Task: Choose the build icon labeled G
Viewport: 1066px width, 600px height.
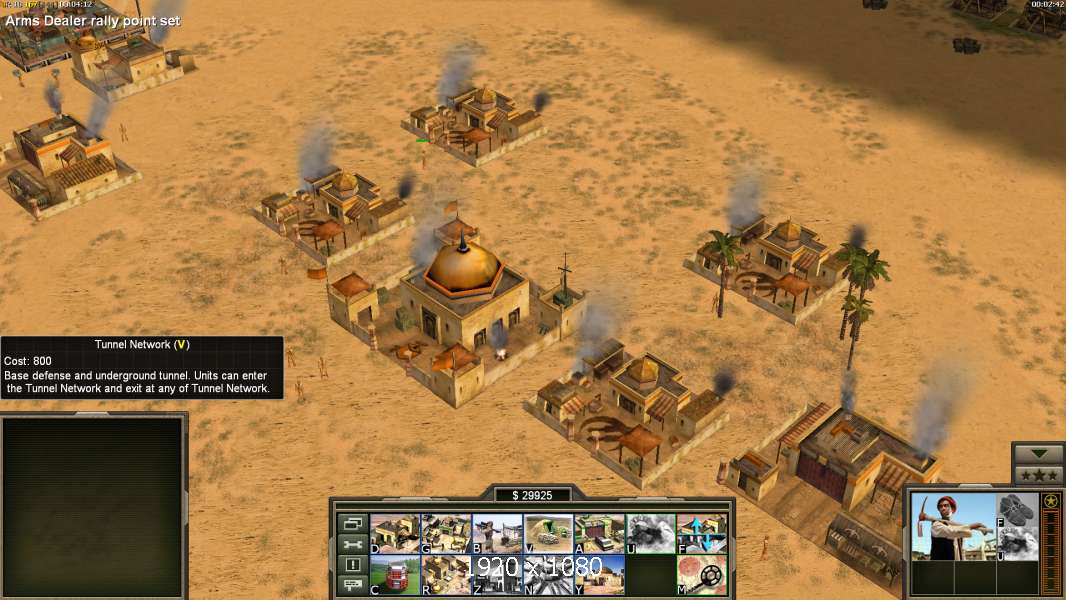Action: (x=446, y=534)
